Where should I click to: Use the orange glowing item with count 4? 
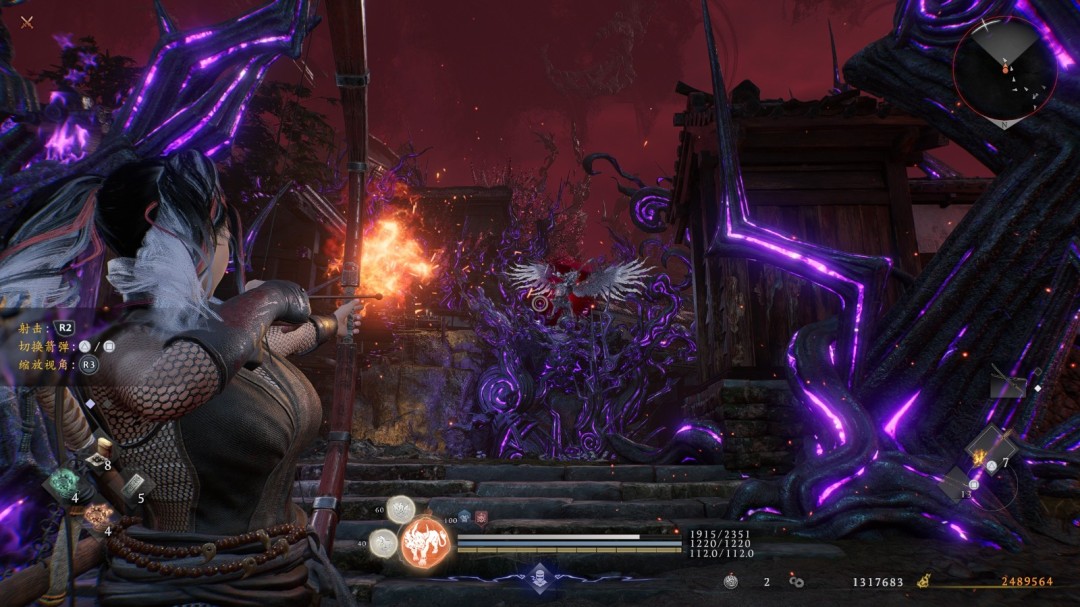tap(97, 516)
